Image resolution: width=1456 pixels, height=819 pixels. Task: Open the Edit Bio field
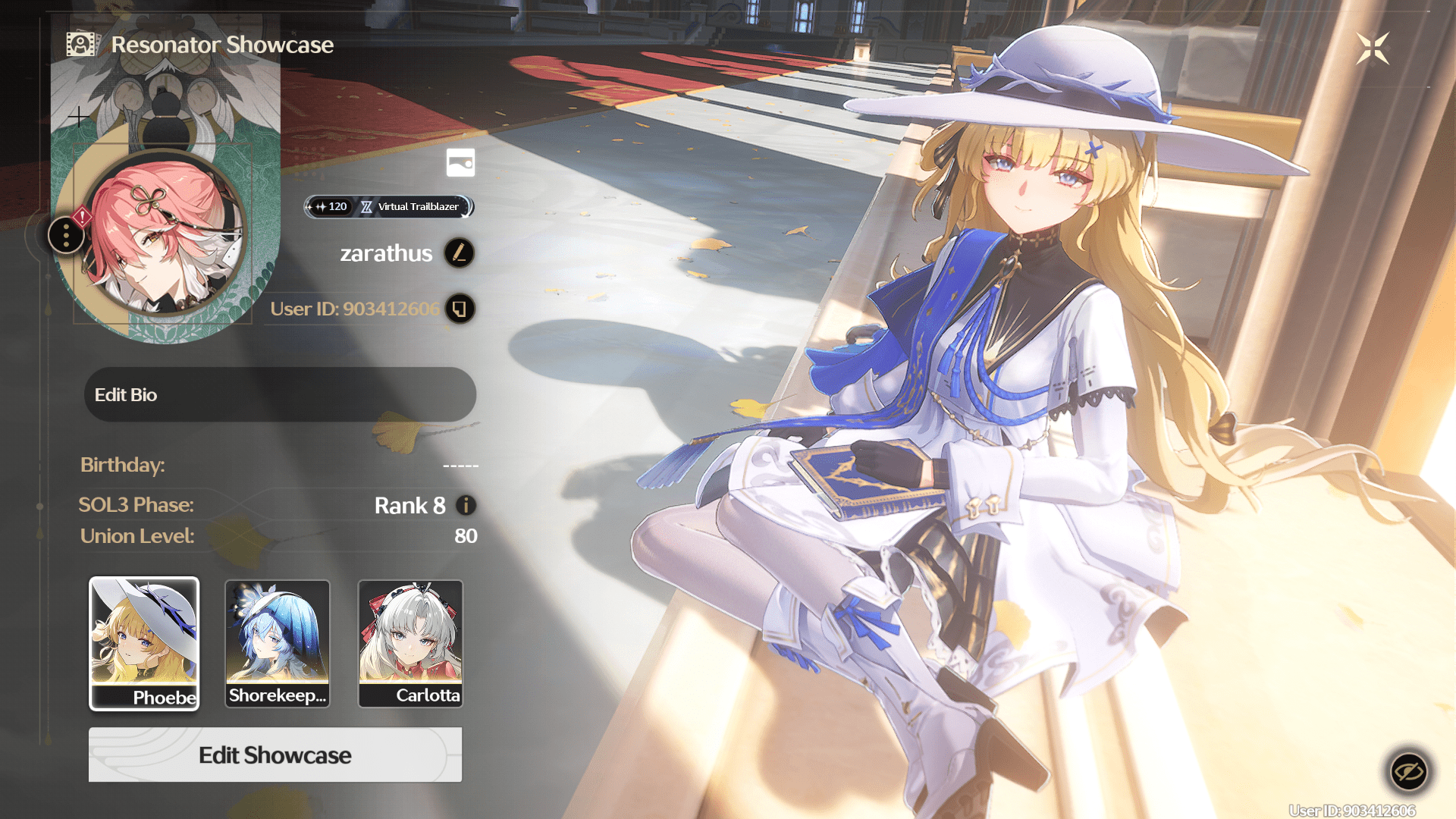click(x=280, y=395)
